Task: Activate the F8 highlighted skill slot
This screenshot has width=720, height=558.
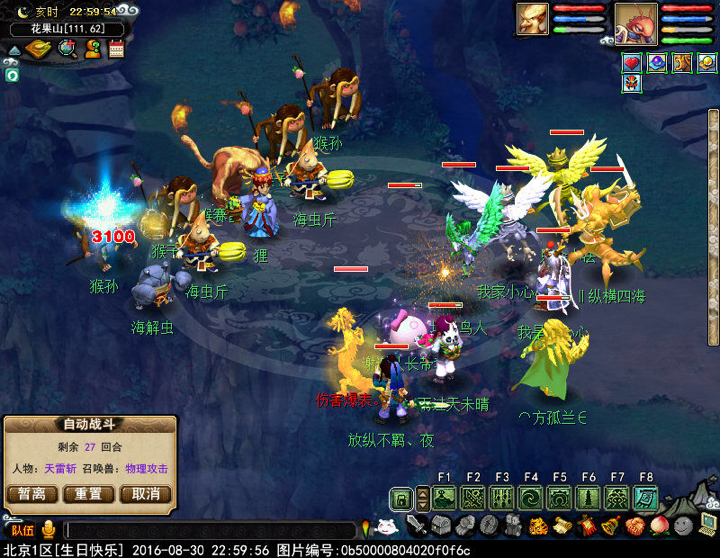Action: (646, 498)
